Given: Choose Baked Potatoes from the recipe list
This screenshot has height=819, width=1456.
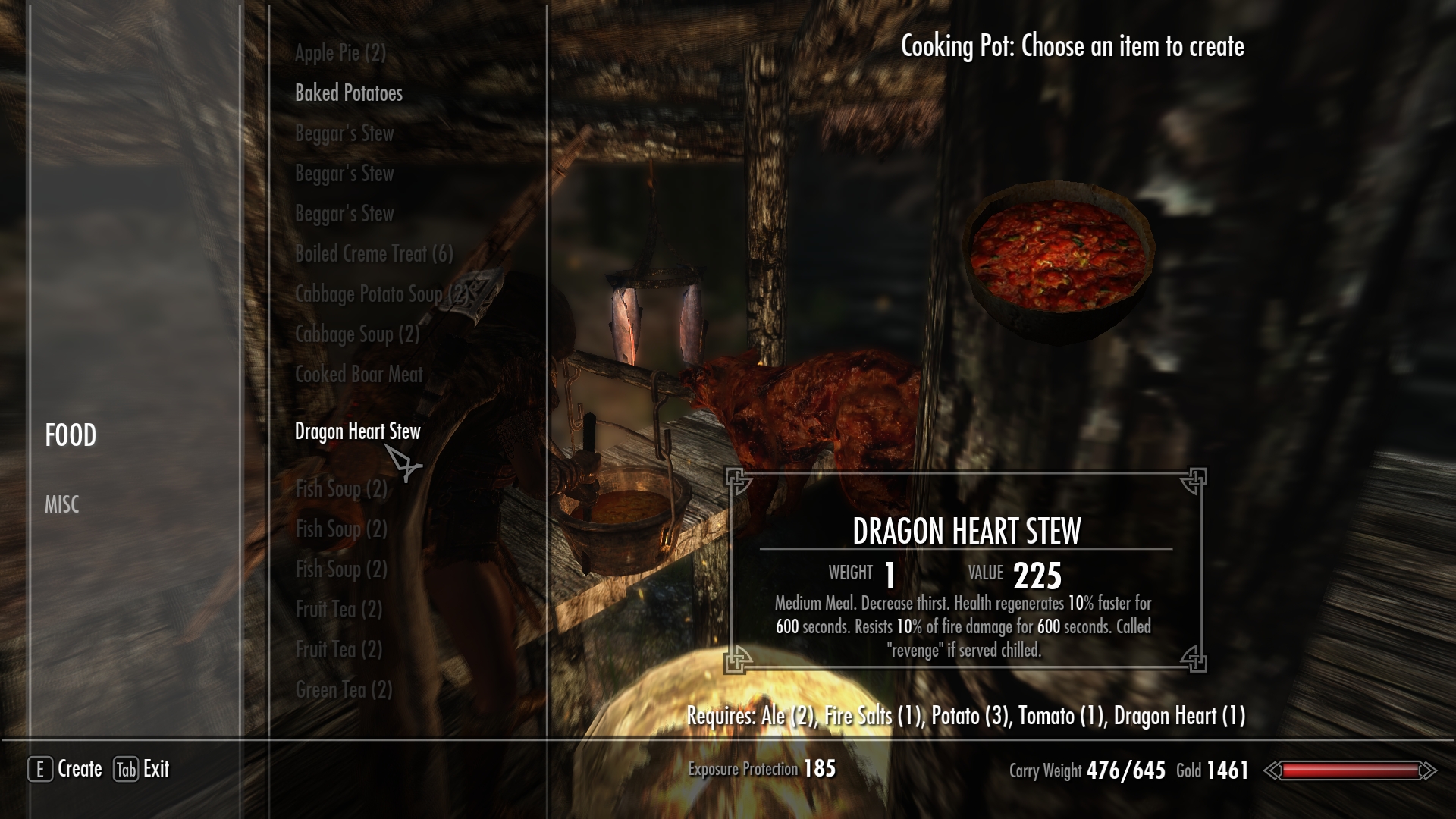Looking at the screenshot, I should click(348, 93).
